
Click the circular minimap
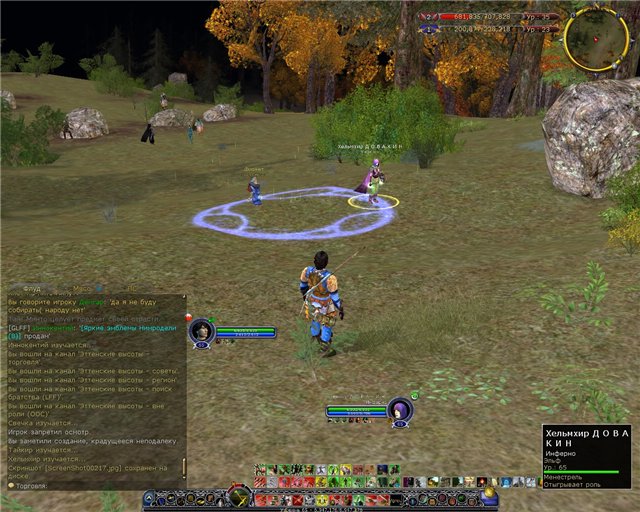pyautogui.click(x=595, y=39)
